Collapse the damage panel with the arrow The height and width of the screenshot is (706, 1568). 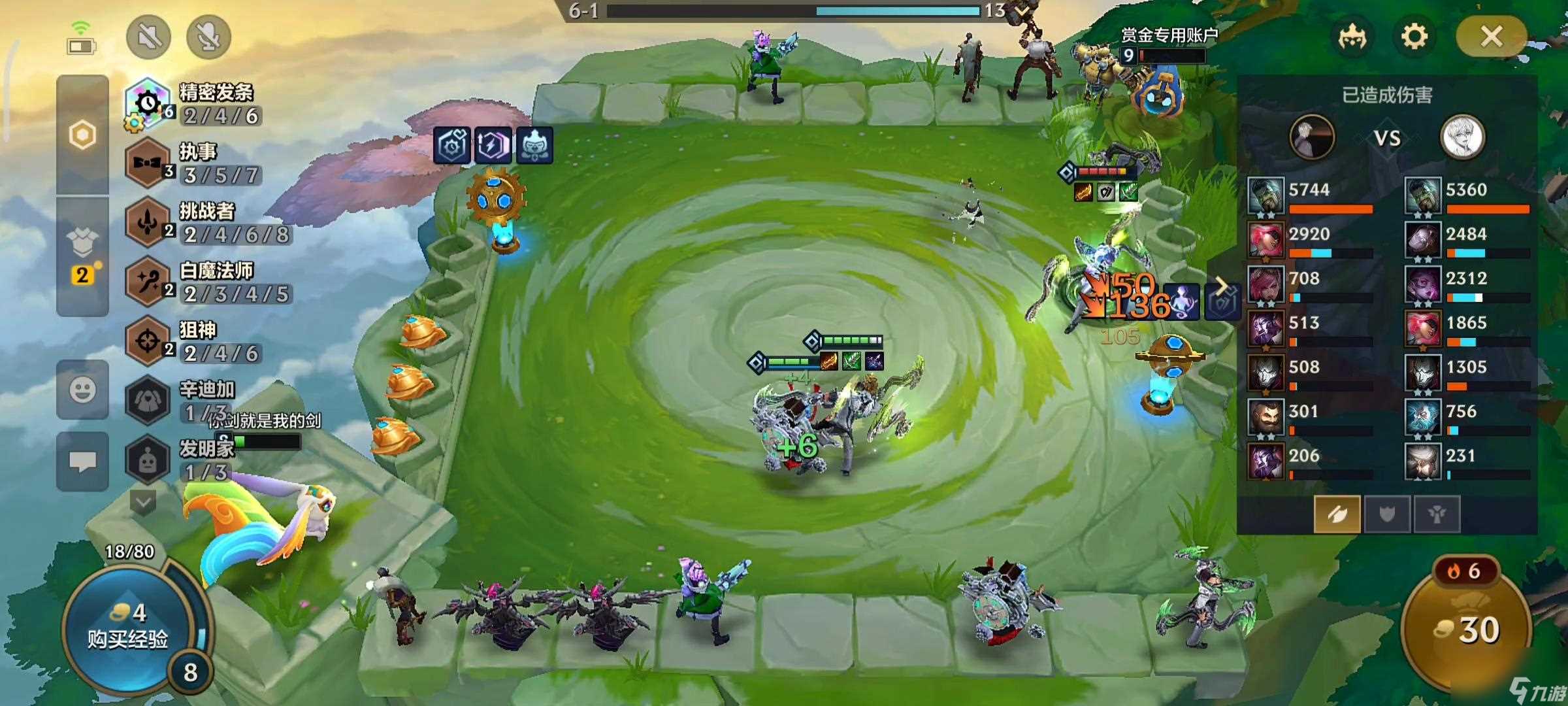click(1220, 286)
